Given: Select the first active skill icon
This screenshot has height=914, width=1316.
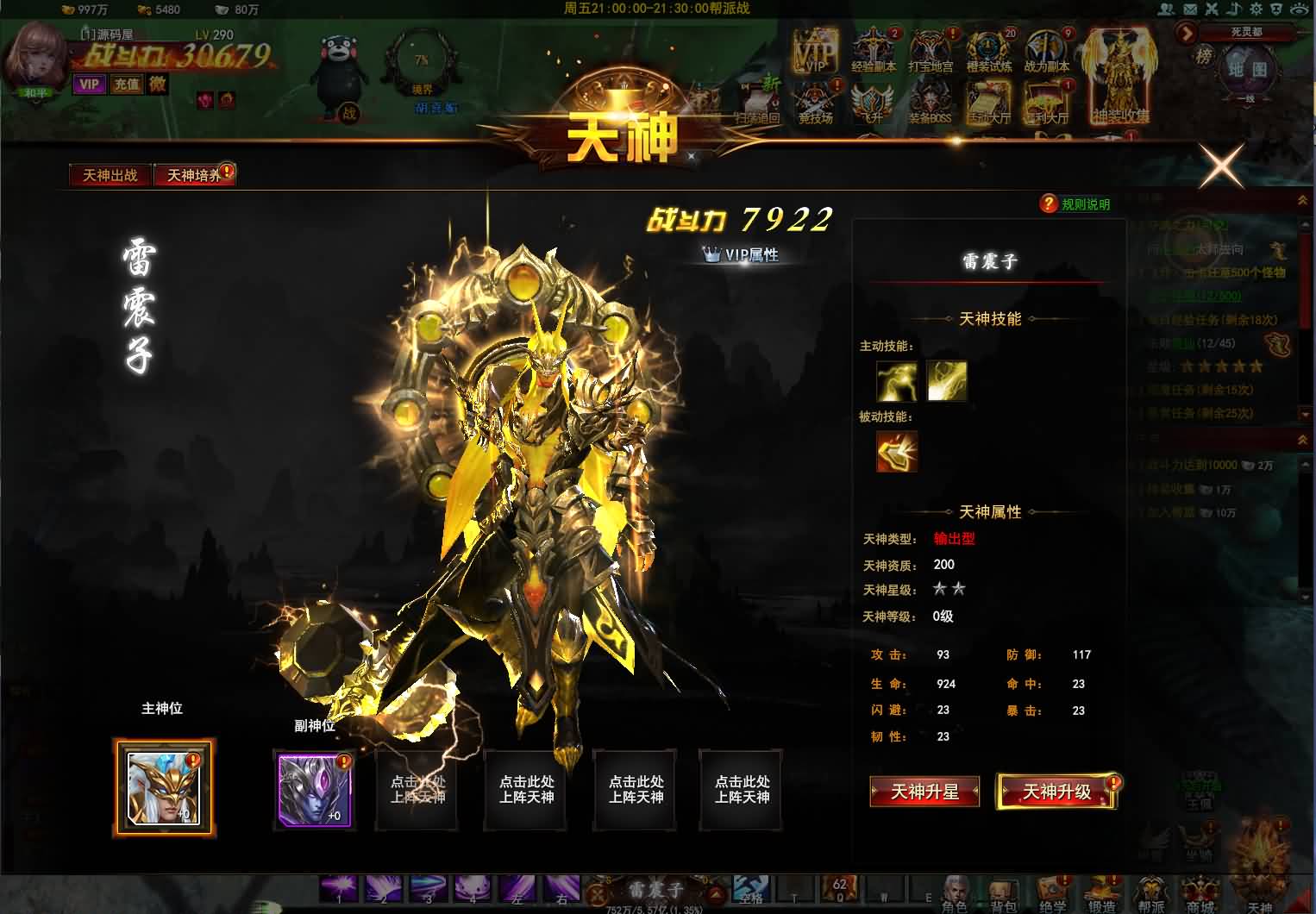Looking at the screenshot, I should pos(897,380).
